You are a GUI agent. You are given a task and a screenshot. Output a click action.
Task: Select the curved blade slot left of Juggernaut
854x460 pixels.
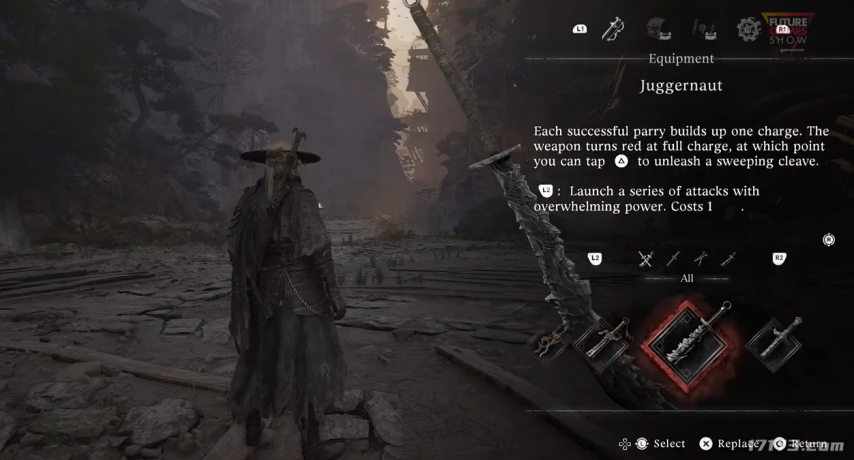[x=601, y=343]
